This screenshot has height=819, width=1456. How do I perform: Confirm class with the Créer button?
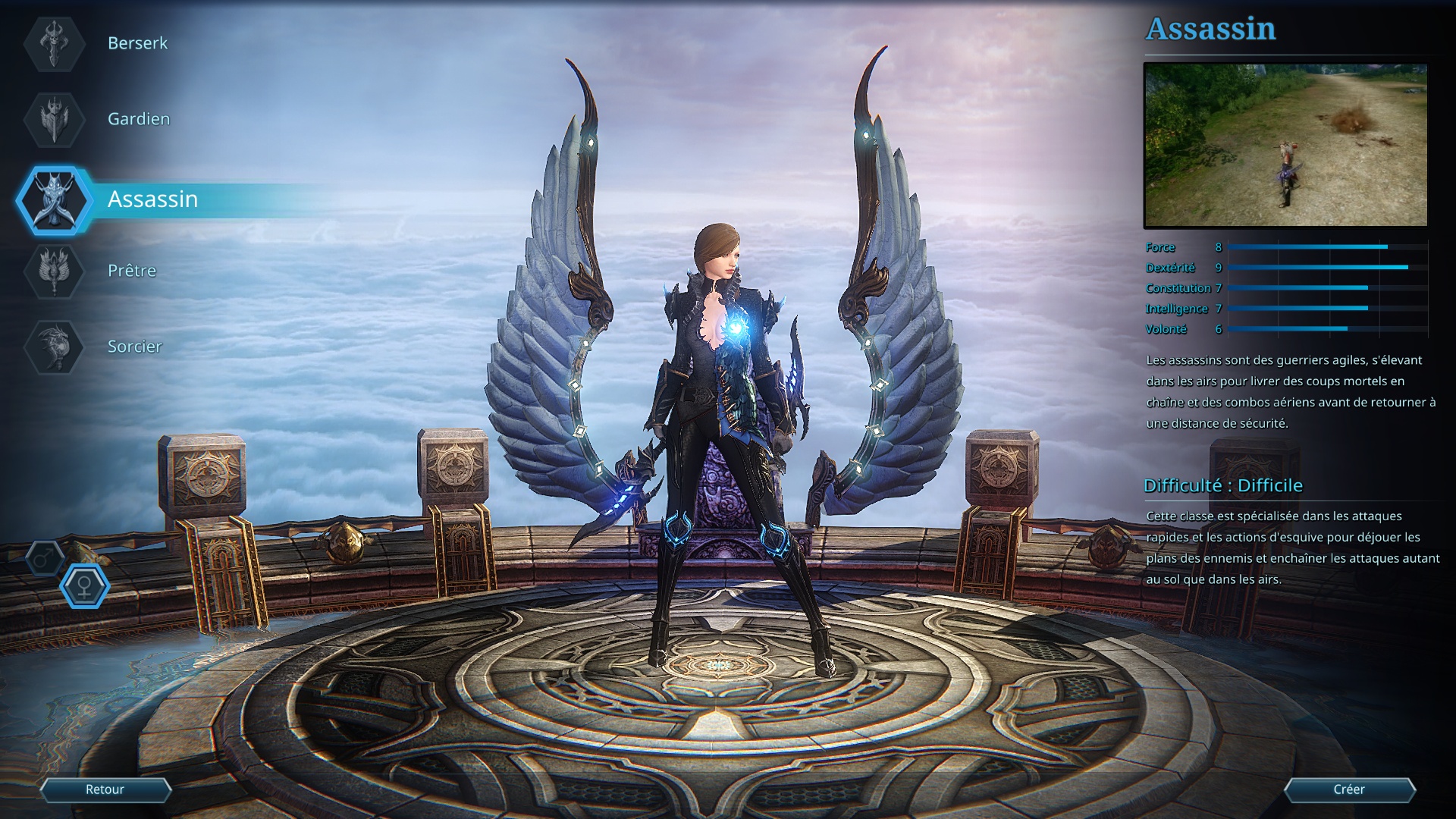pos(1348,789)
